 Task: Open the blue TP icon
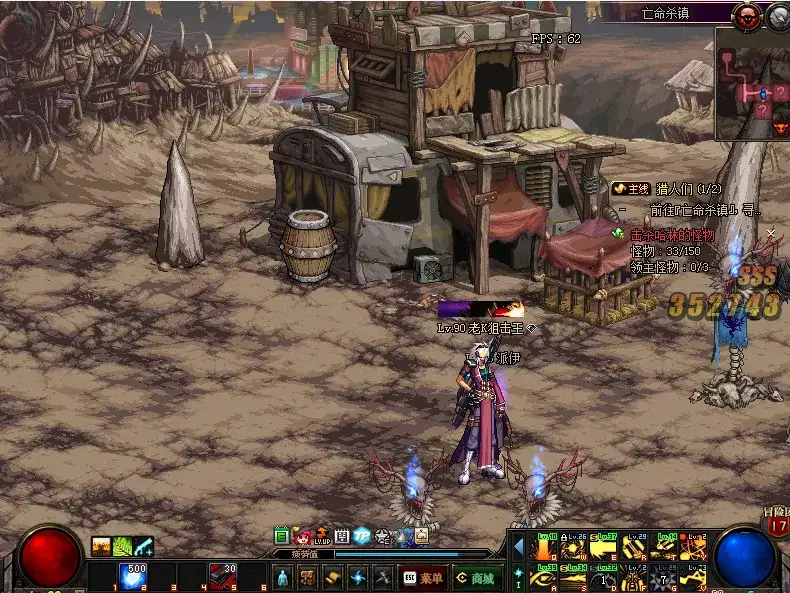click(362, 537)
